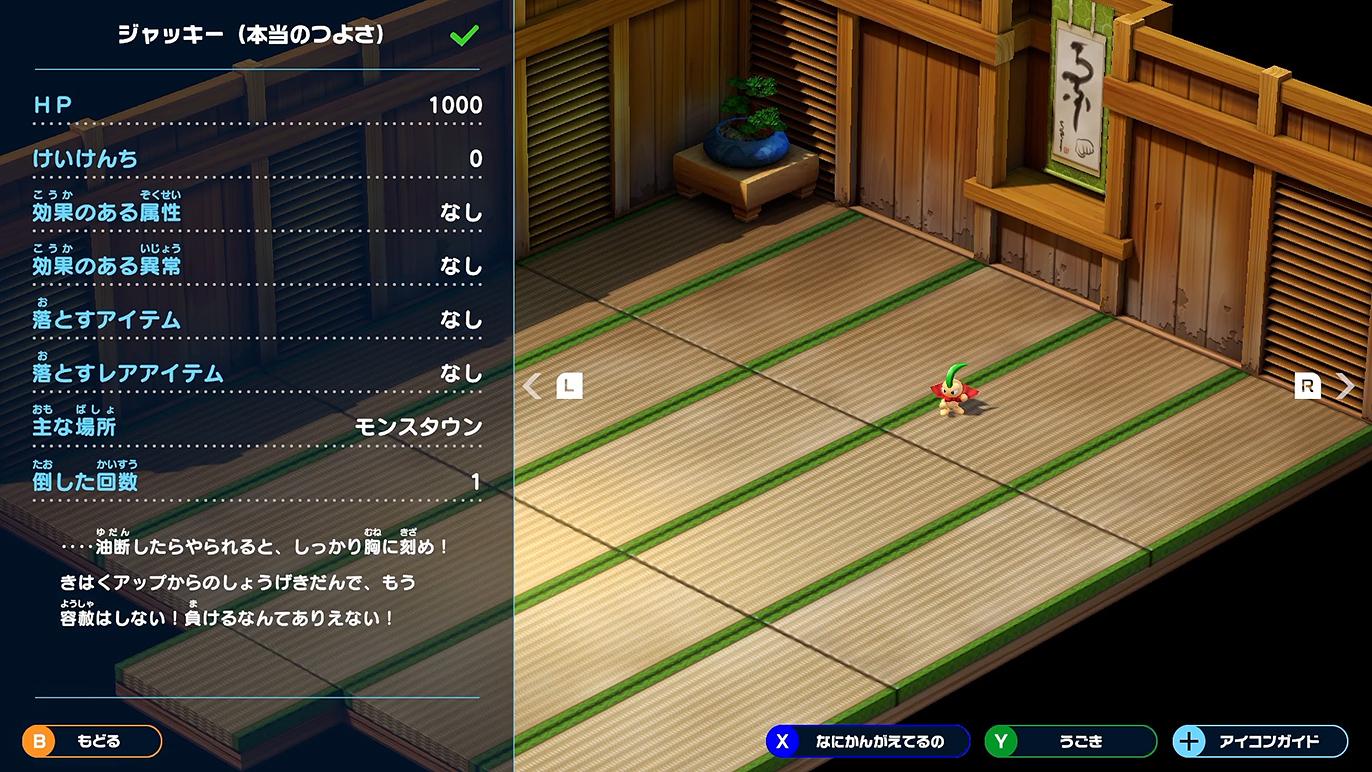Viewport: 1372px width, 772px height.
Task: Show the なにかんがえてるの thought text
Action: click(x=867, y=741)
